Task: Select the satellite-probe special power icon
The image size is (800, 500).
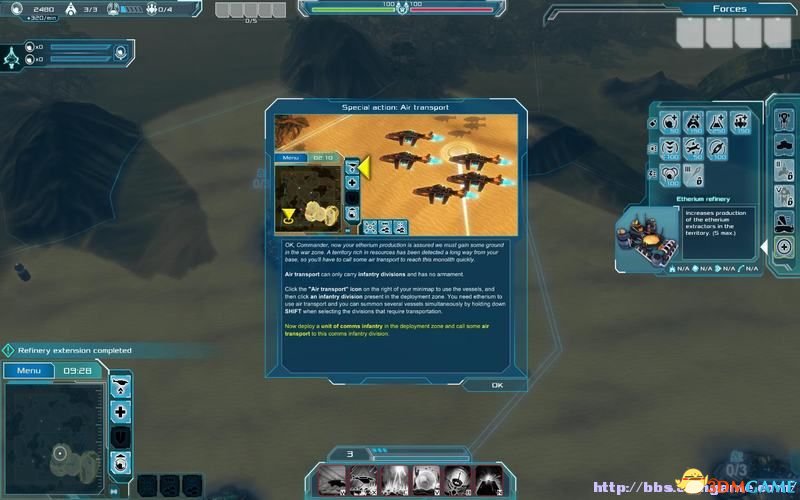Action: tap(461, 480)
